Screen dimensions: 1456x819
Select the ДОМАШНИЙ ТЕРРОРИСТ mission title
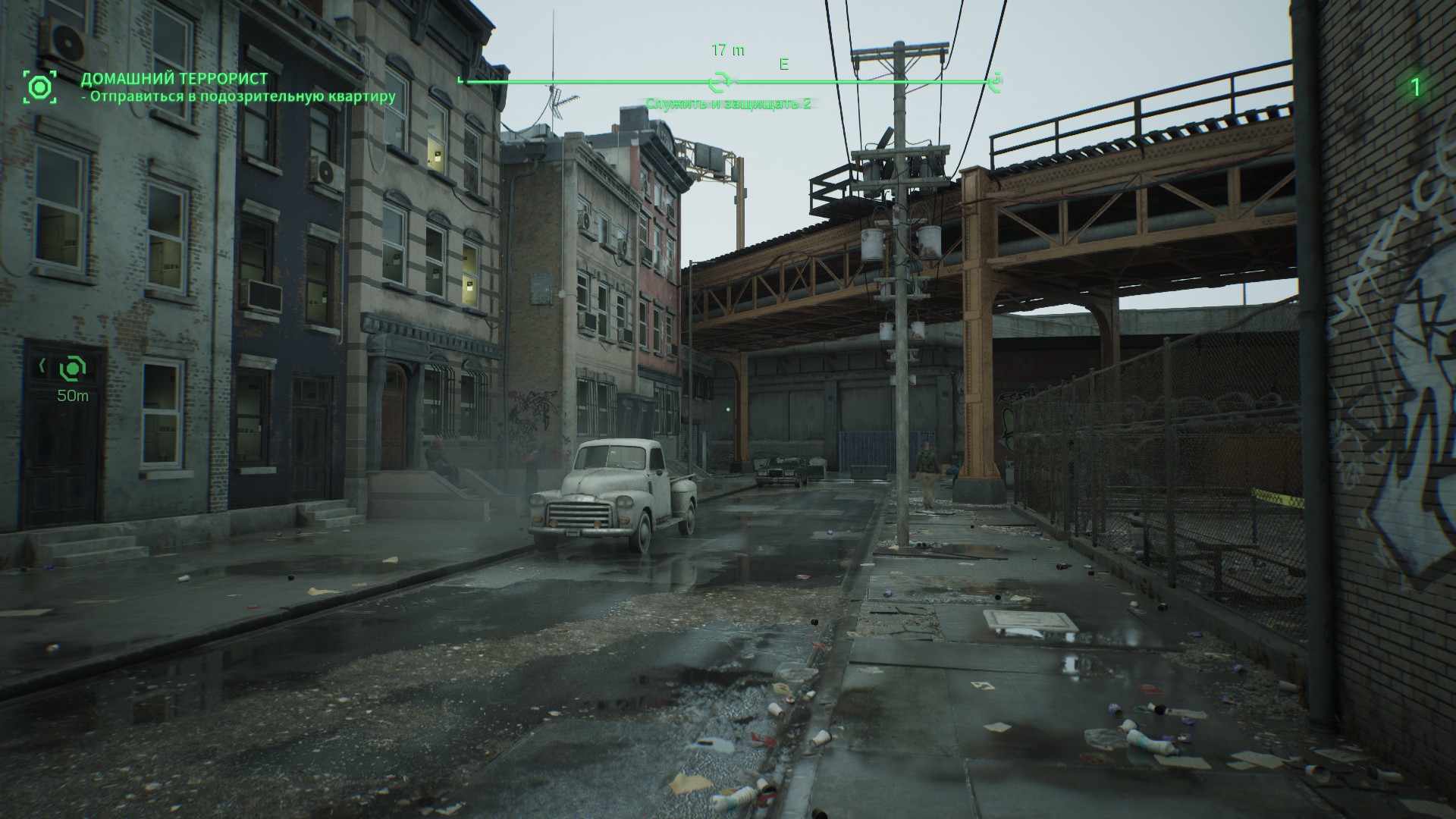pos(174,79)
